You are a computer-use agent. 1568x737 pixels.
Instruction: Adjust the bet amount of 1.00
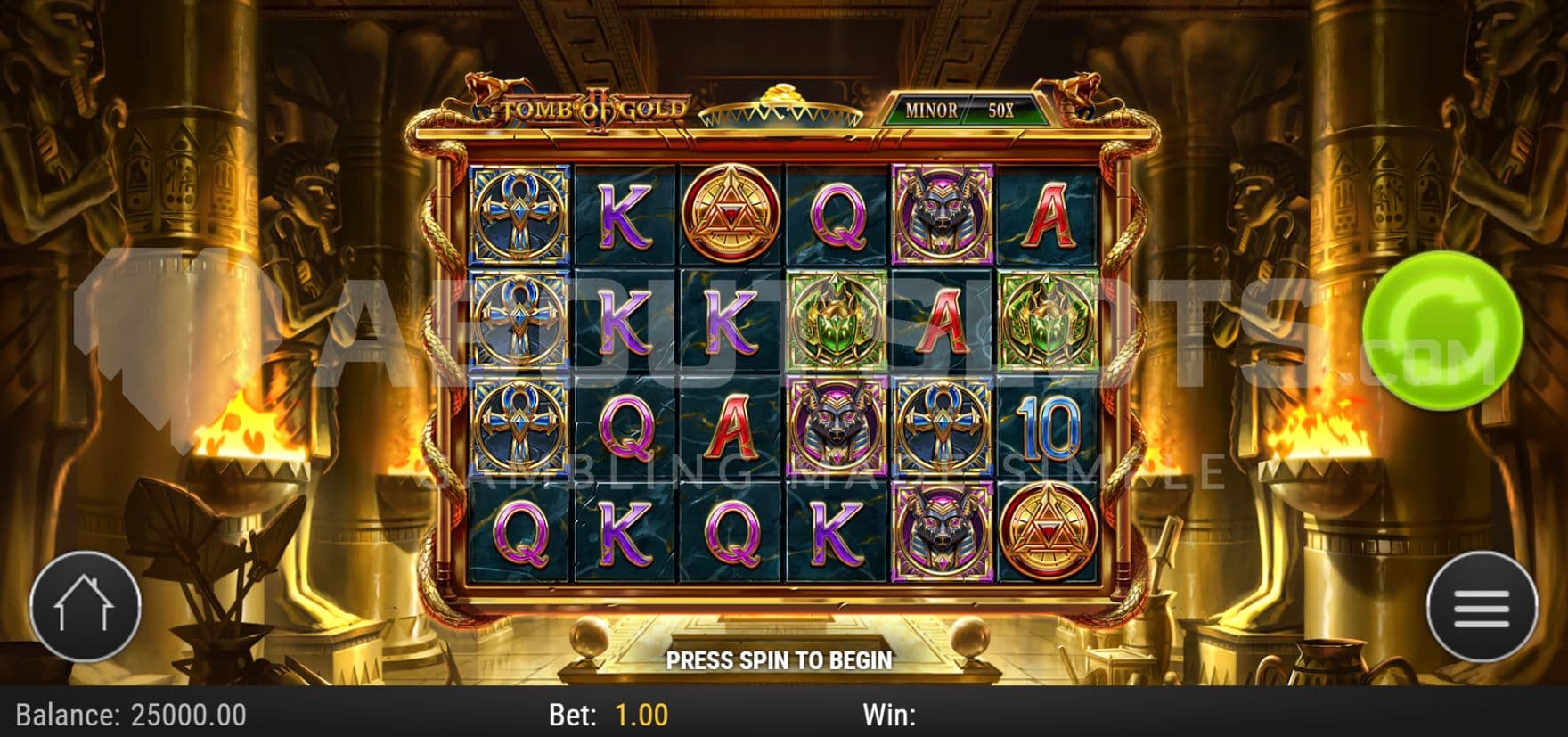point(641,715)
